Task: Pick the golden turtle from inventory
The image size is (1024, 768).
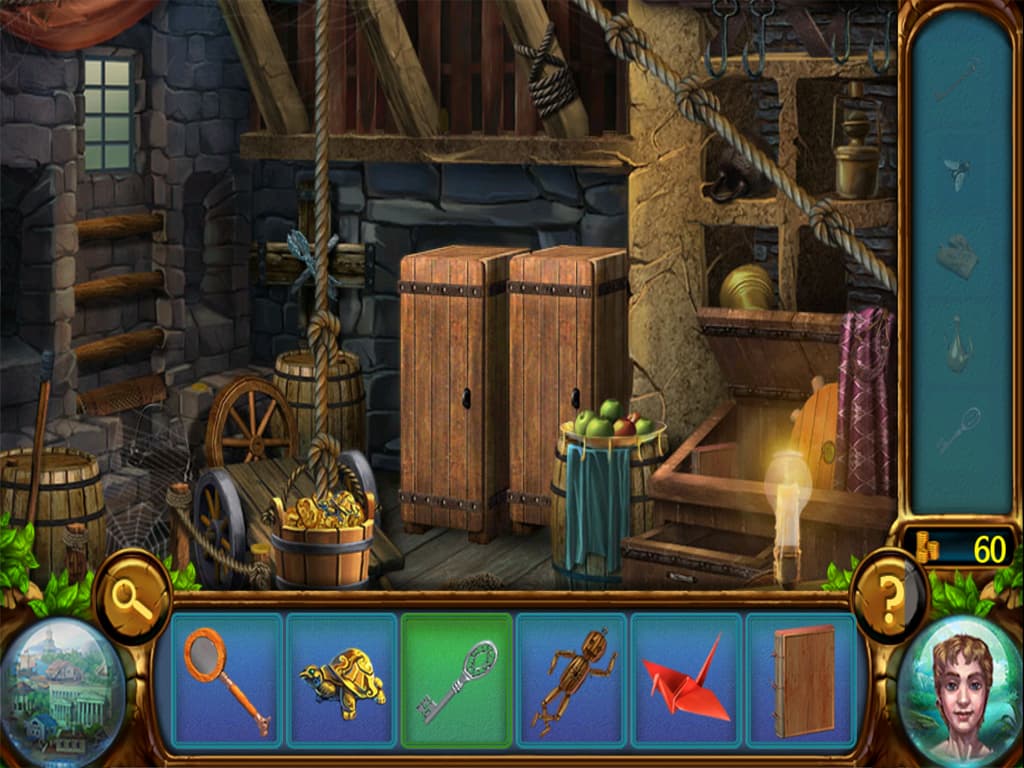Action: (342, 680)
